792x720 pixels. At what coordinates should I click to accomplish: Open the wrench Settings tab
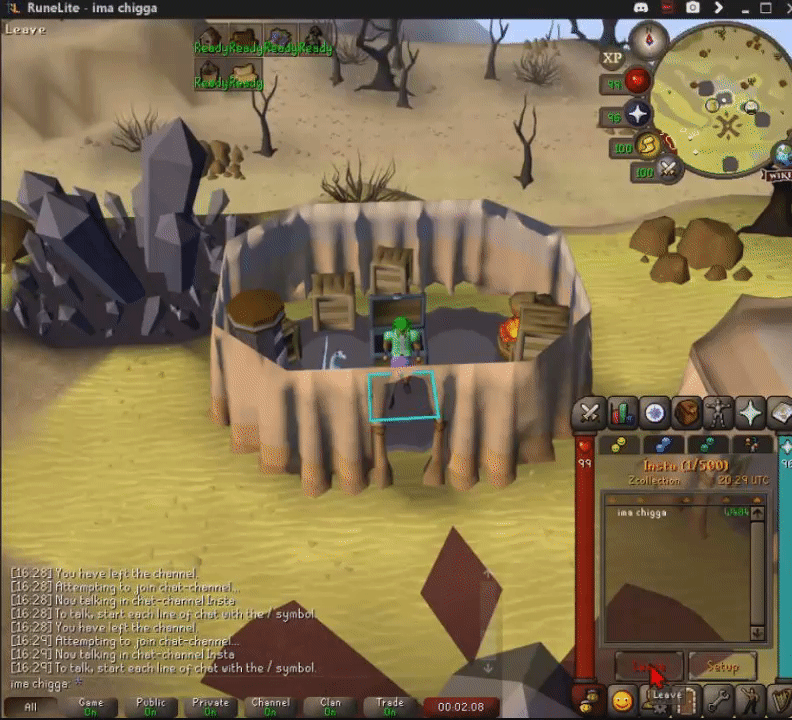(x=719, y=699)
